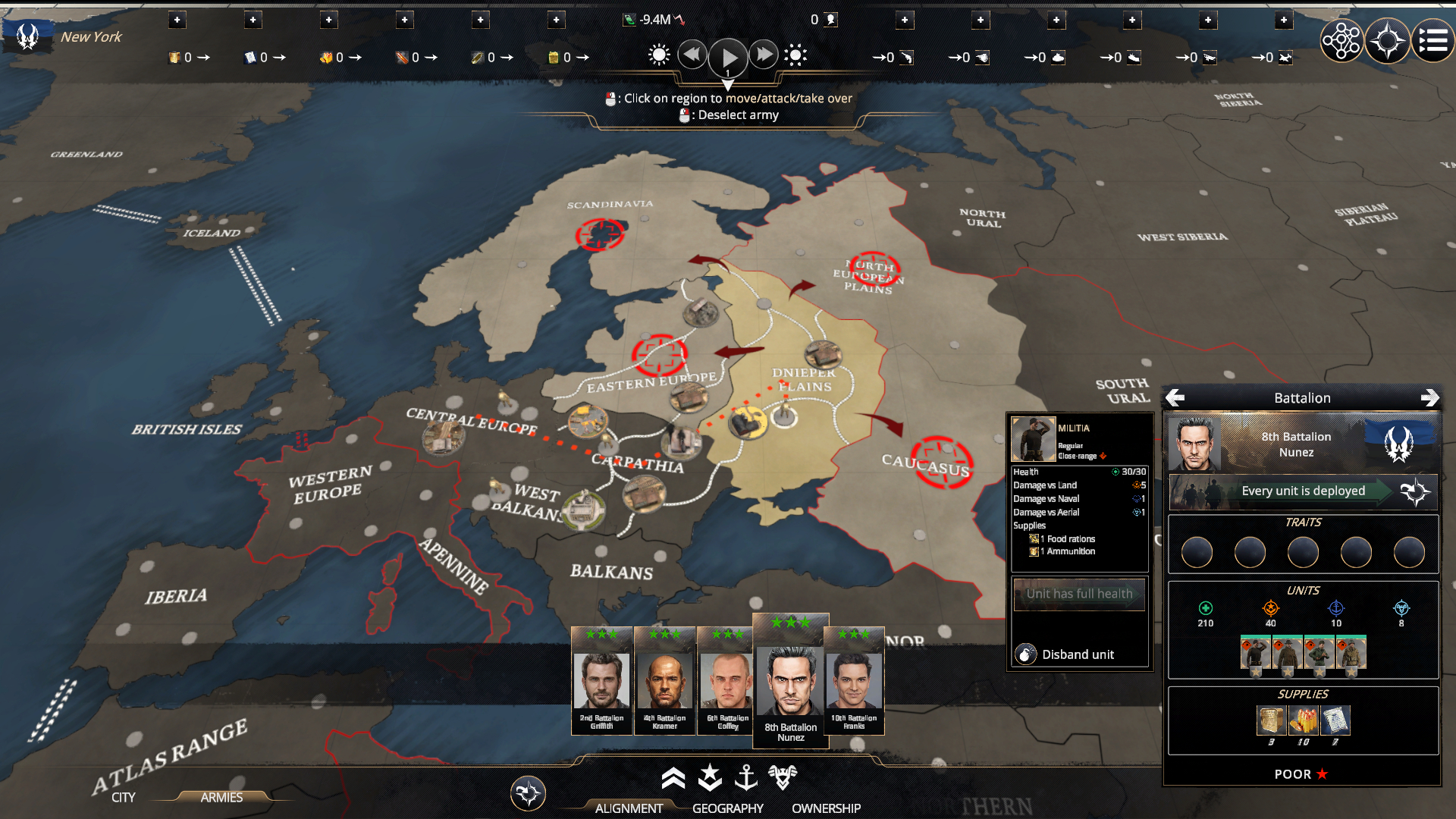Image resolution: width=1456 pixels, height=819 pixels.
Task: Select the Geography star overlay icon
Action: point(709,778)
